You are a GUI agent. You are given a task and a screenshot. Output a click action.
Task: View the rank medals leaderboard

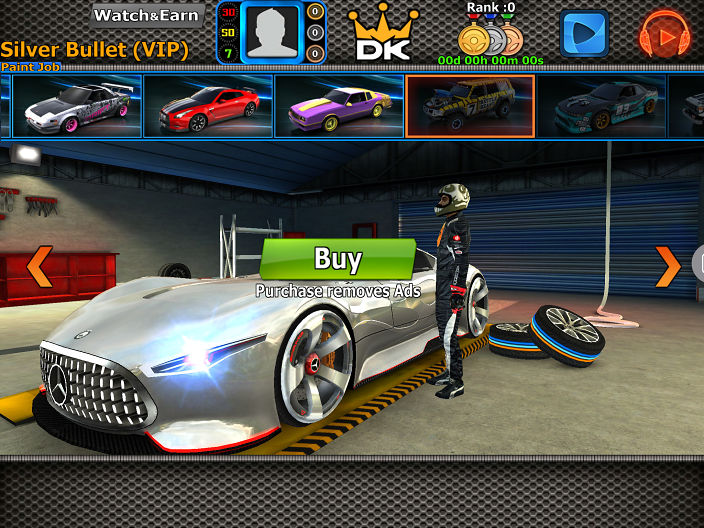[490, 38]
